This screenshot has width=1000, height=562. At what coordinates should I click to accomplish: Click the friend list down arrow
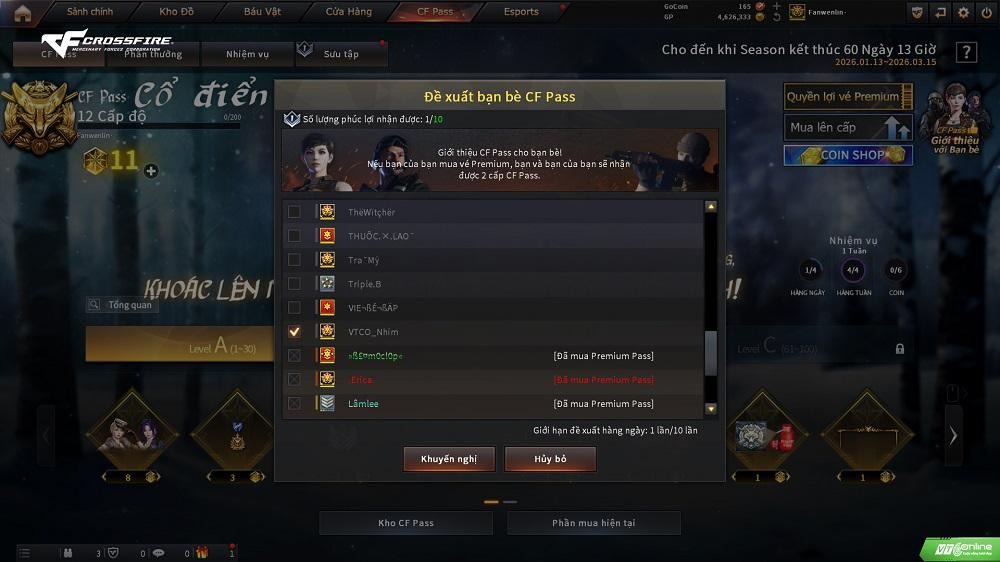coord(711,408)
